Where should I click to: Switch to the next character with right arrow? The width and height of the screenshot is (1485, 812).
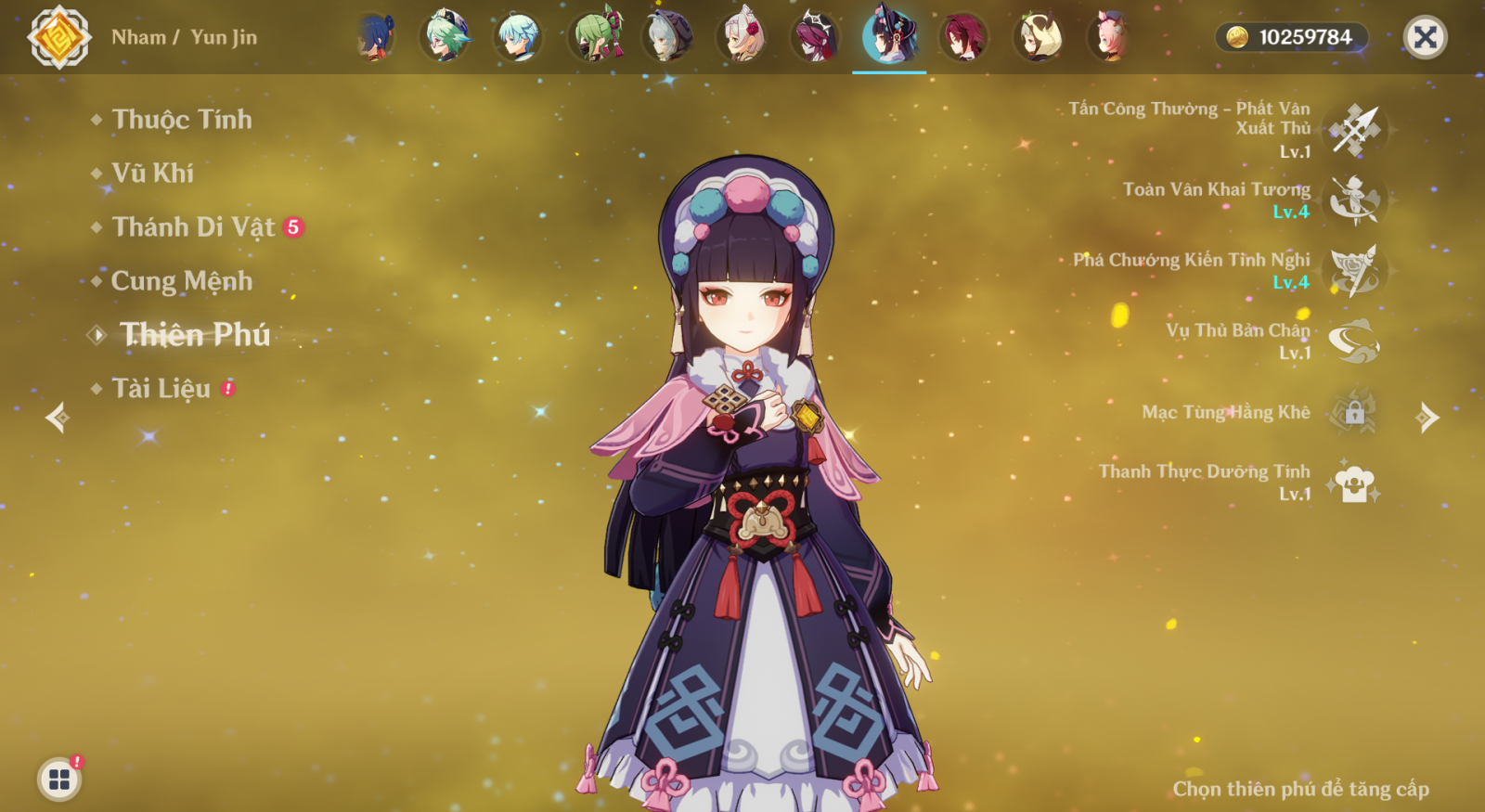(x=1427, y=418)
